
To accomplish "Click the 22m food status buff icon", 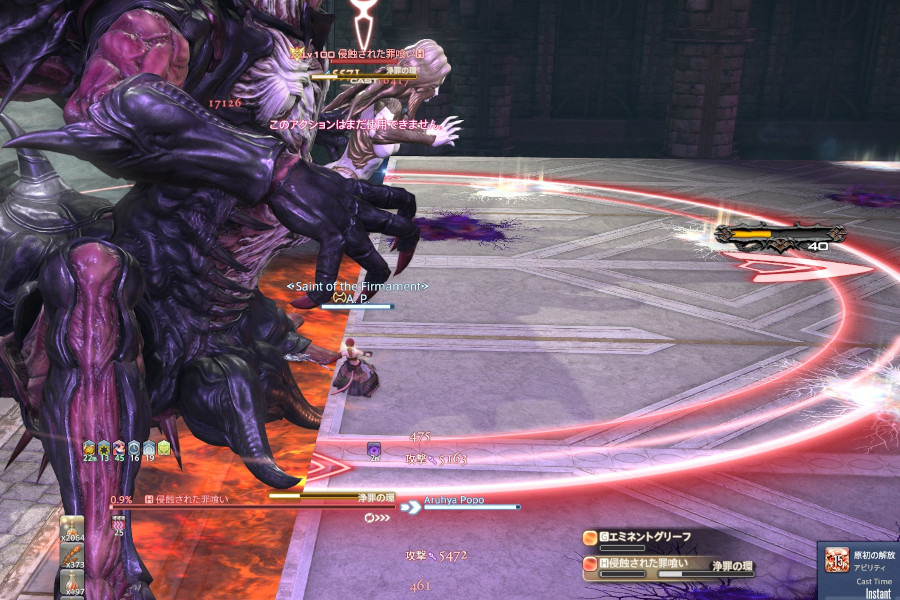I will (88, 449).
